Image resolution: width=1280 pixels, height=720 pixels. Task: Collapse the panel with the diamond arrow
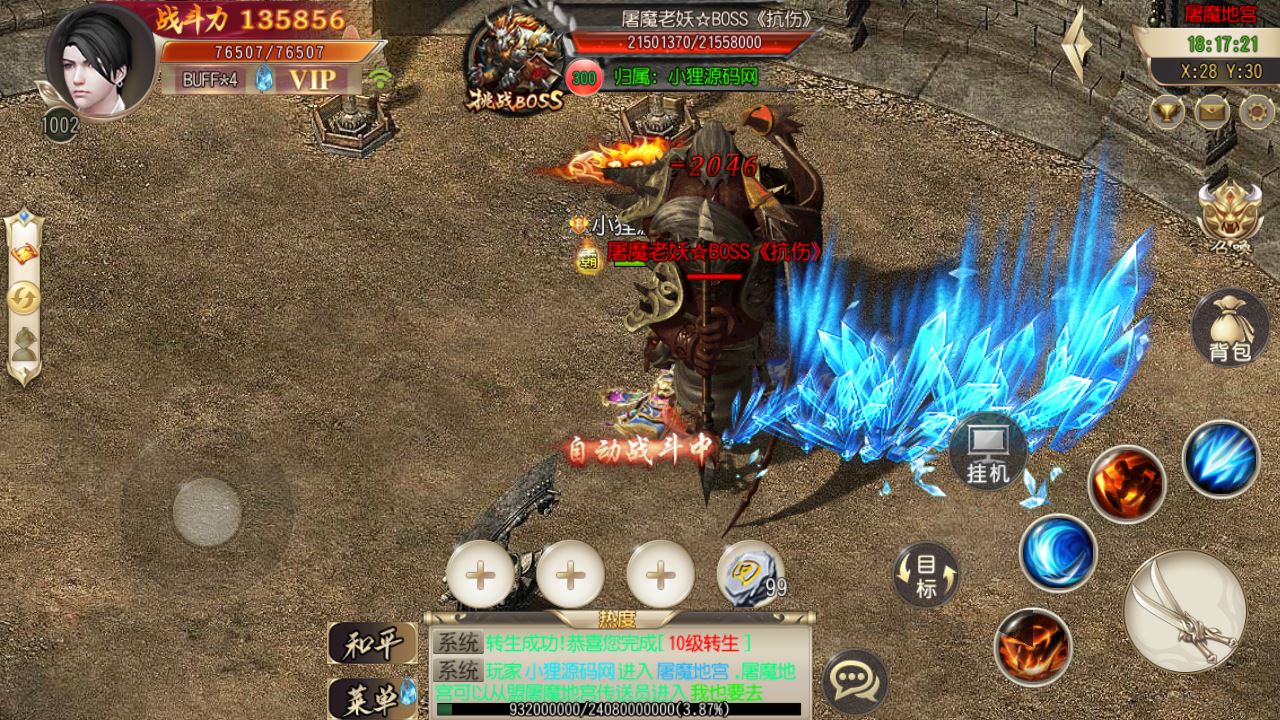coord(1076,45)
